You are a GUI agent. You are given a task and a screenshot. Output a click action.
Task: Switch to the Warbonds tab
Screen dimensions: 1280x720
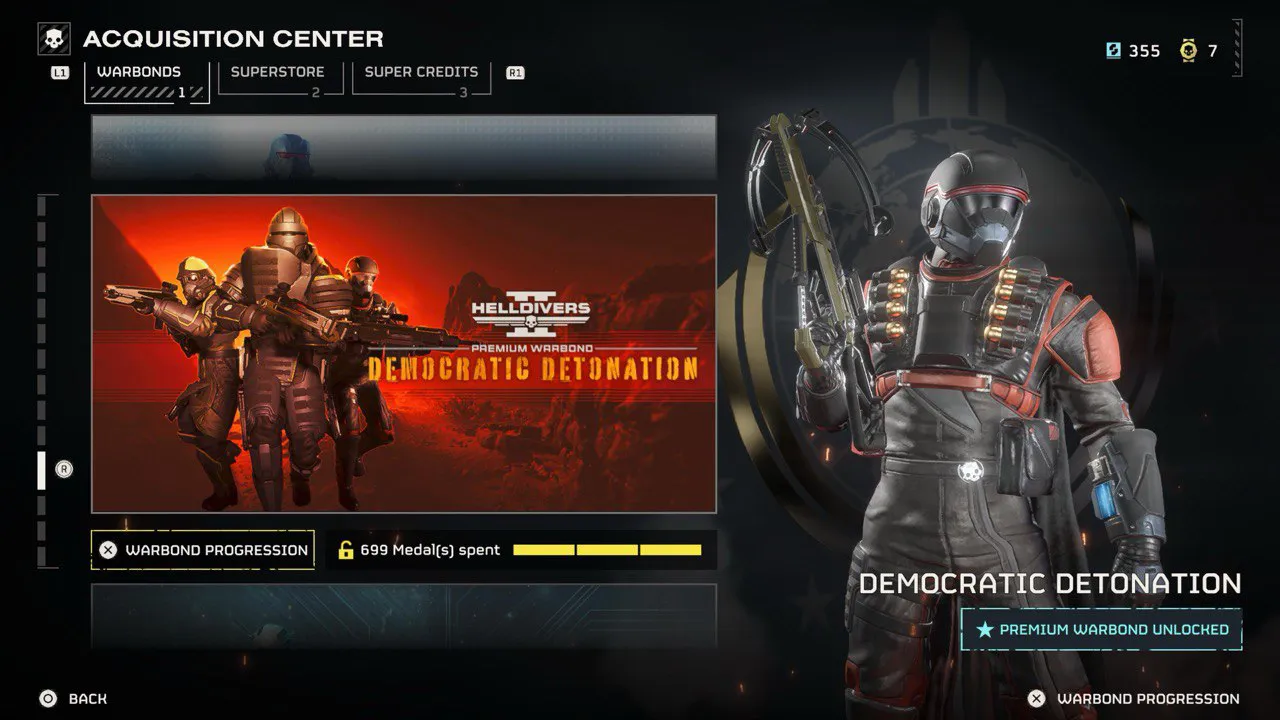tap(146, 80)
